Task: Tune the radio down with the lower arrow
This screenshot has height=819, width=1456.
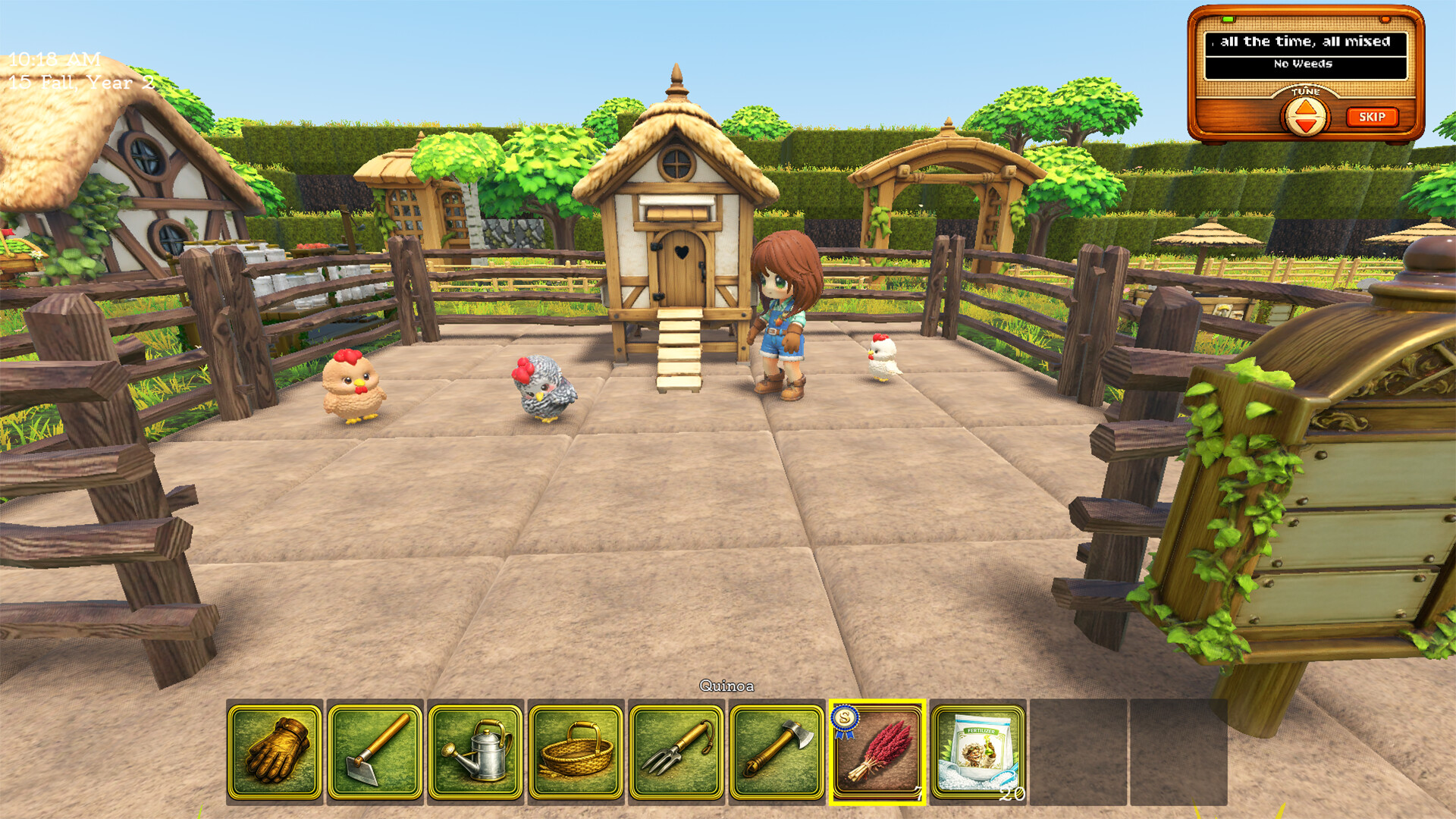Action: 1307,127
